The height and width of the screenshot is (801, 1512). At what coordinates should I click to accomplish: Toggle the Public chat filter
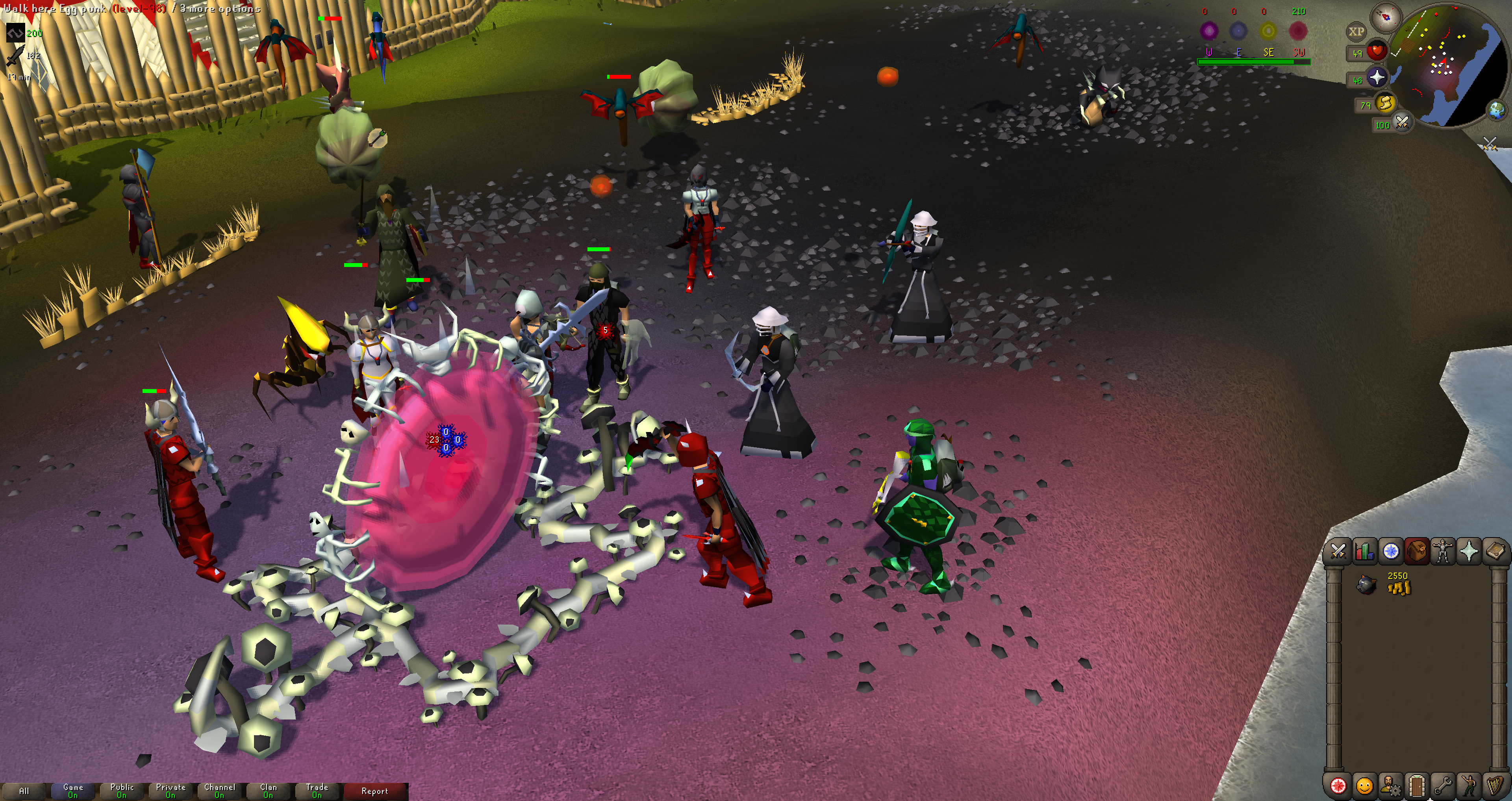tap(122, 791)
